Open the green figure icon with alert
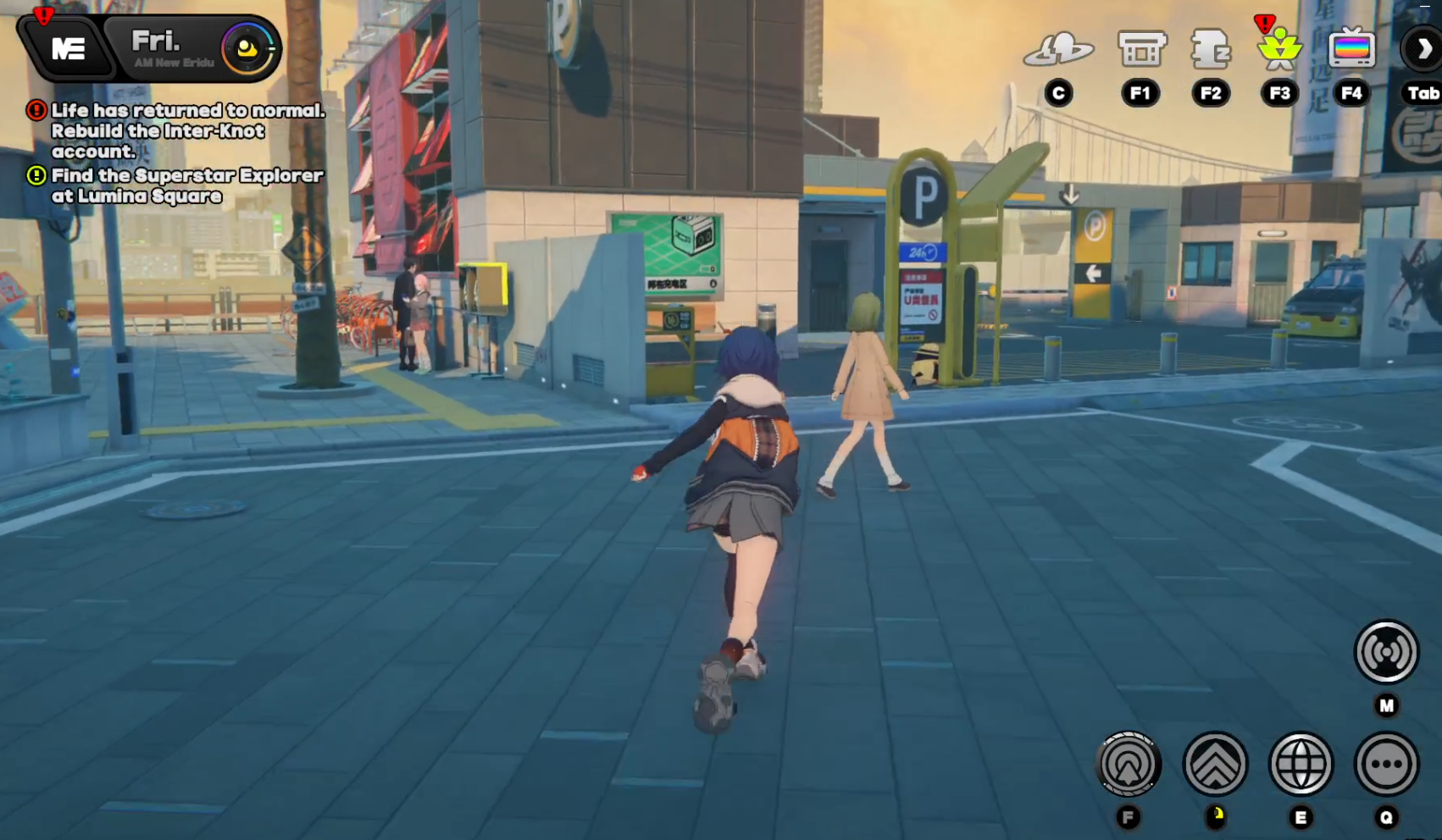This screenshot has width=1442, height=840. [1279, 49]
